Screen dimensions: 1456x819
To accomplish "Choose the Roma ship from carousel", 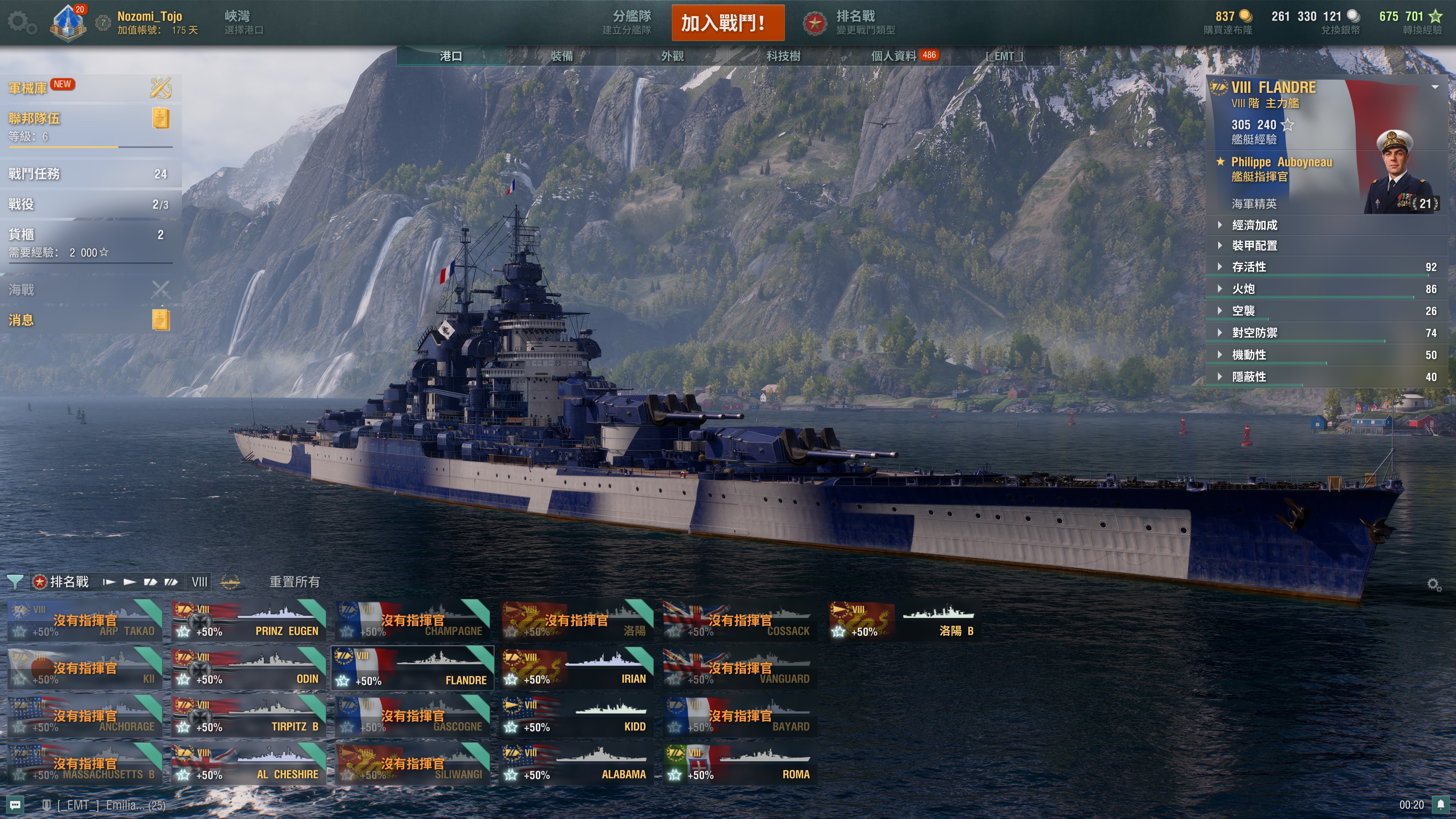I will (740, 764).
